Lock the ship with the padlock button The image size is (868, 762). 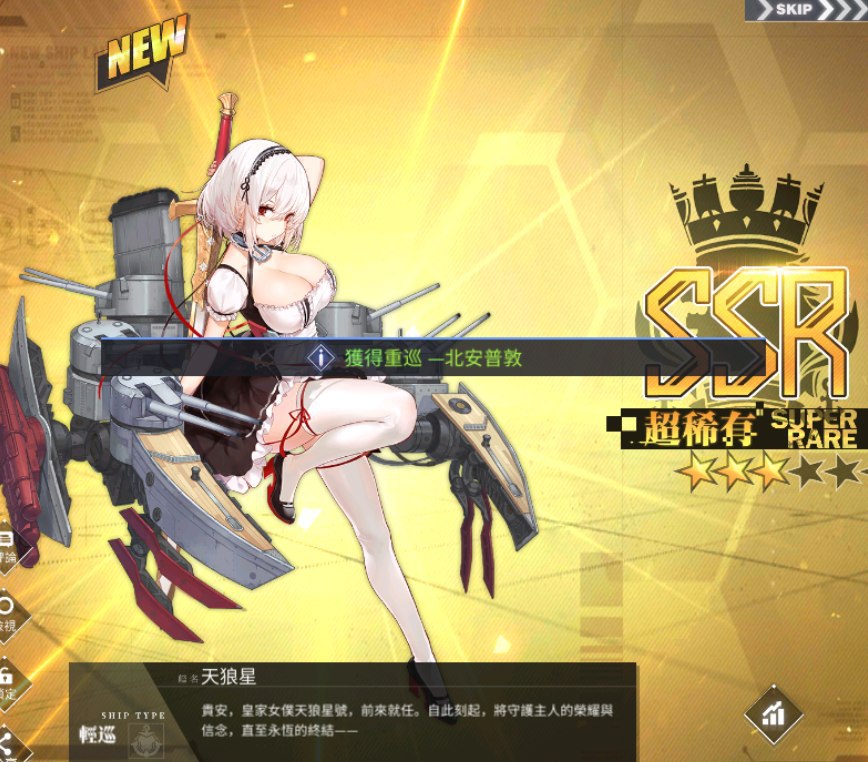[6, 678]
